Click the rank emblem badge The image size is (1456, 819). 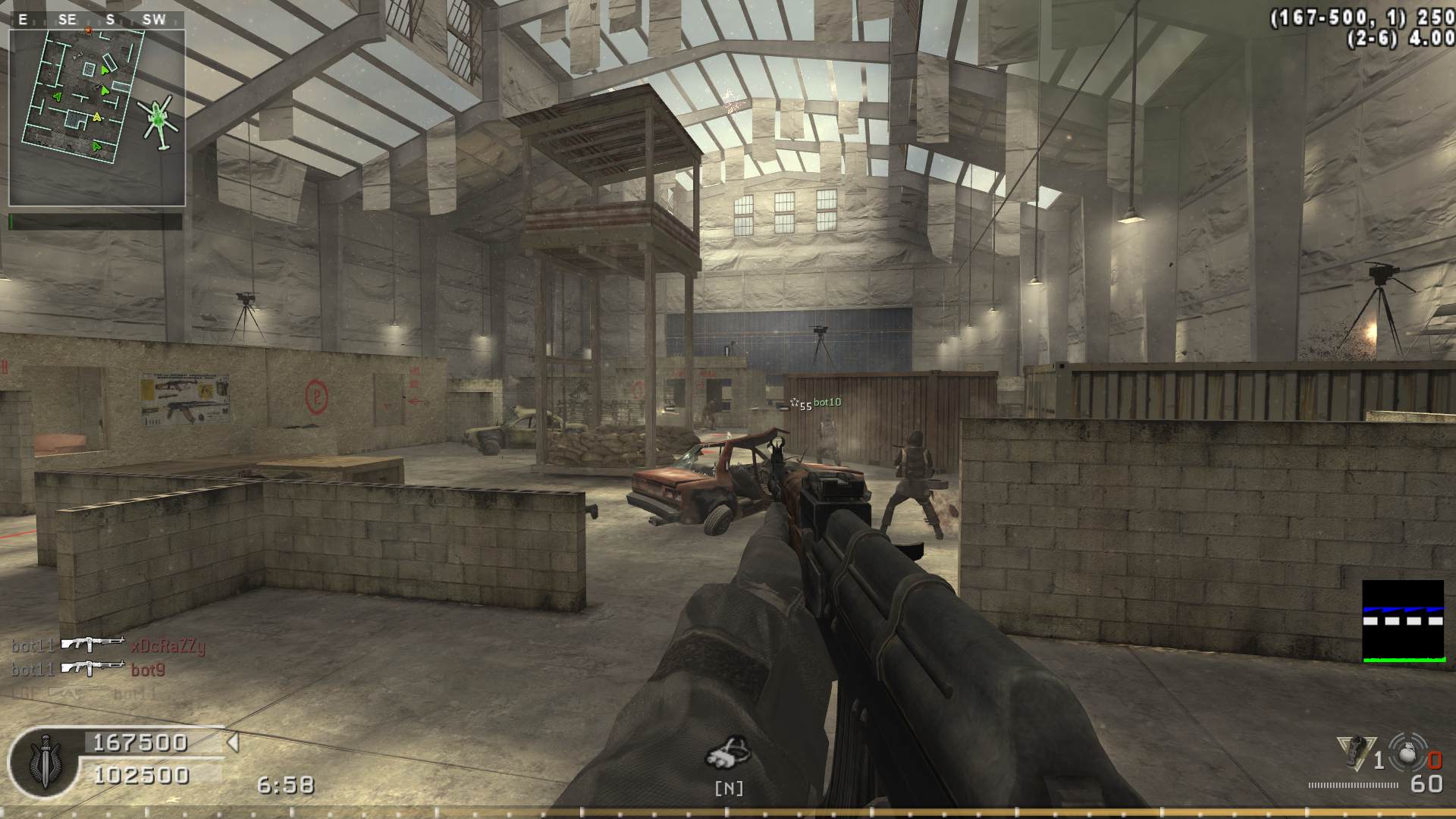coord(43,760)
